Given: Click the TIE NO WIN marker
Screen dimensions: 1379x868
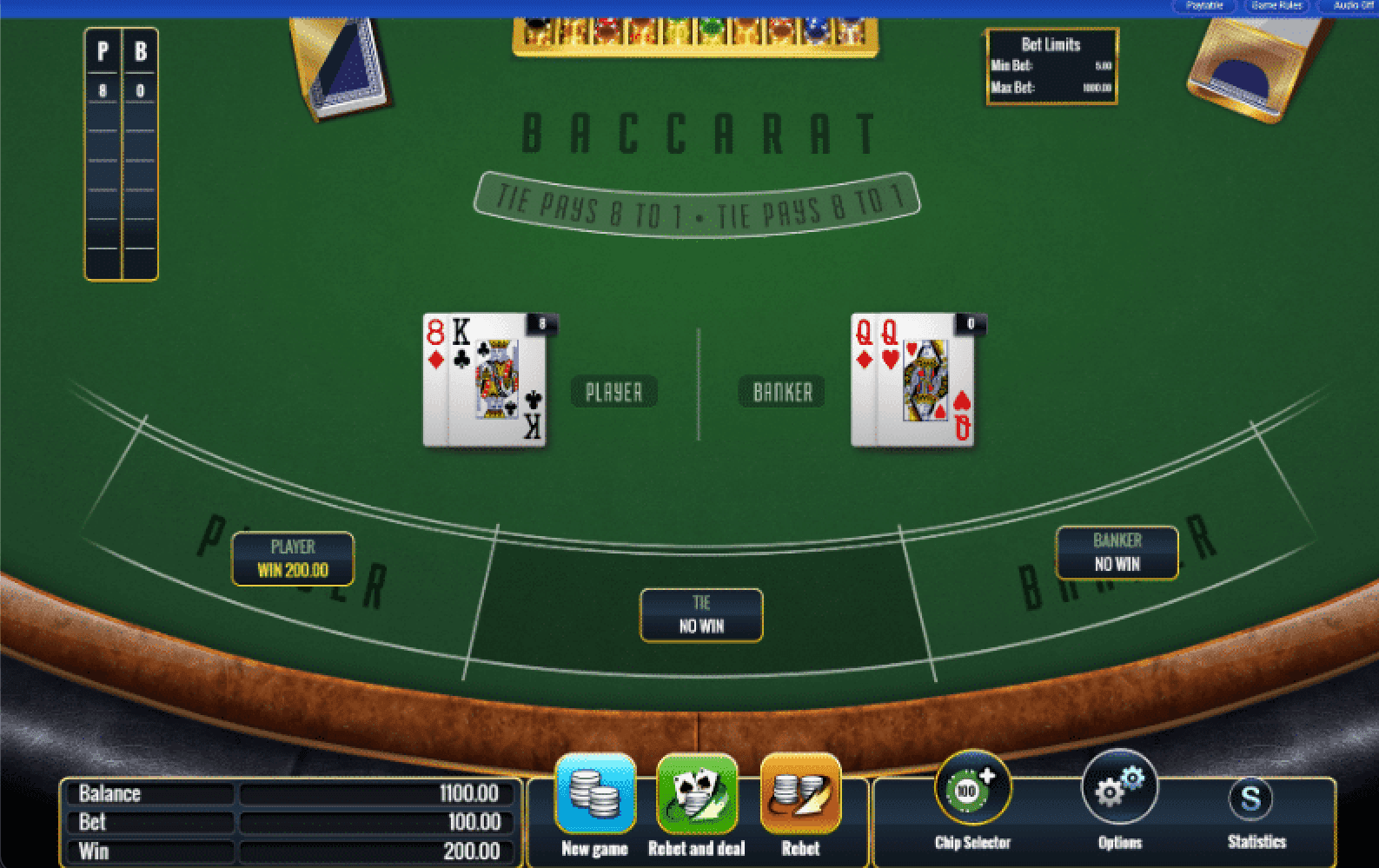Looking at the screenshot, I should (701, 615).
